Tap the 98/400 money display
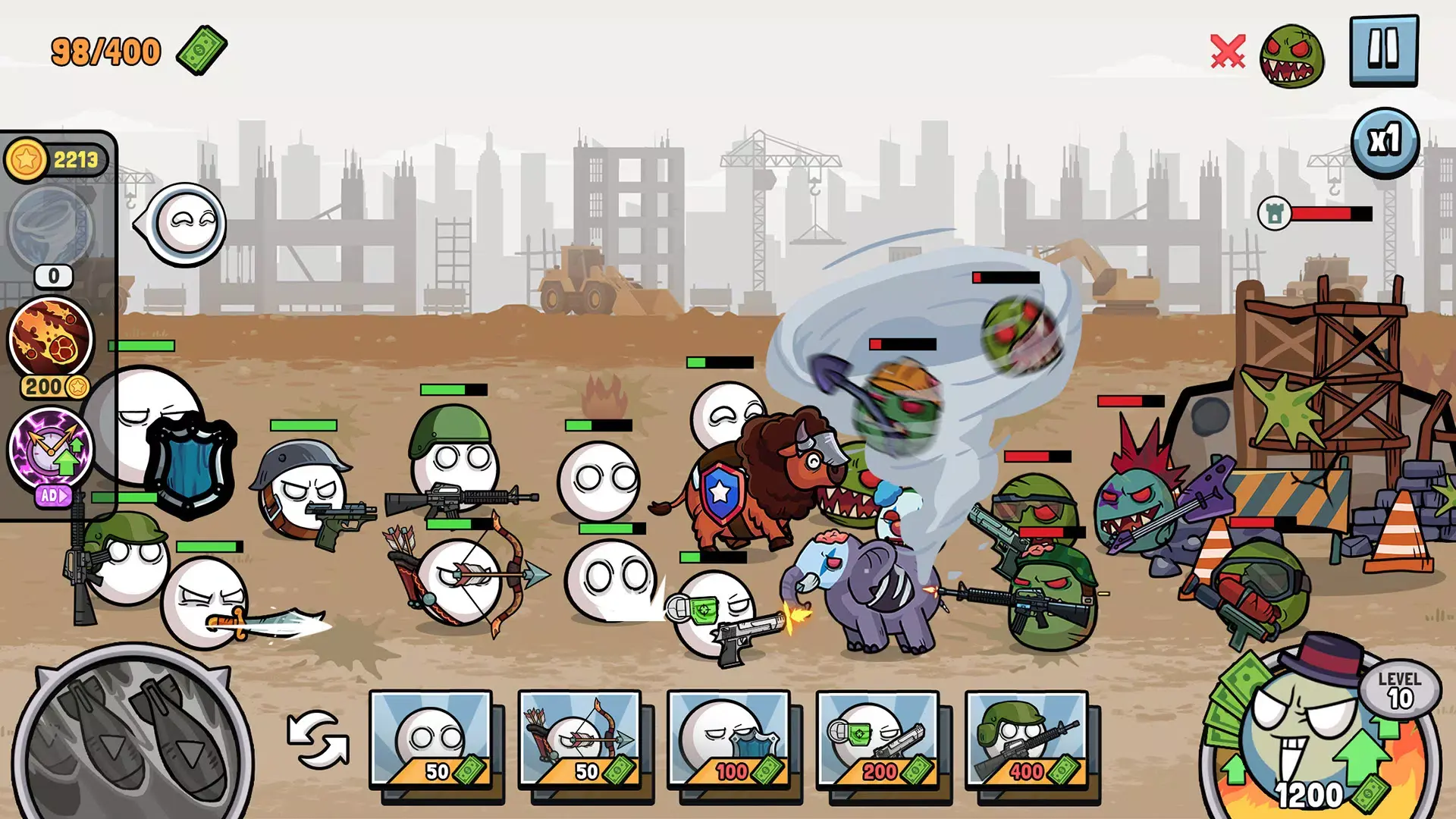Viewport: 1456px width, 819px height. tap(106, 49)
